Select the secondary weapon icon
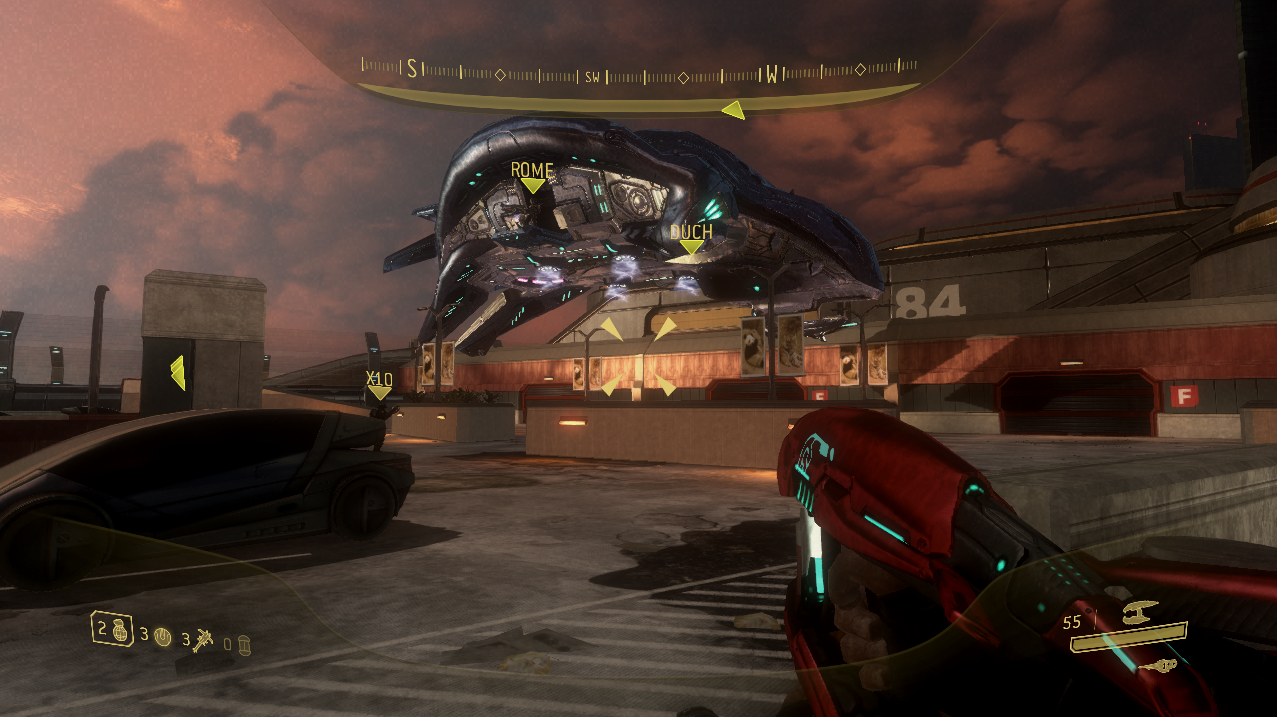Image resolution: width=1277 pixels, height=717 pixels. [1161, 666]
